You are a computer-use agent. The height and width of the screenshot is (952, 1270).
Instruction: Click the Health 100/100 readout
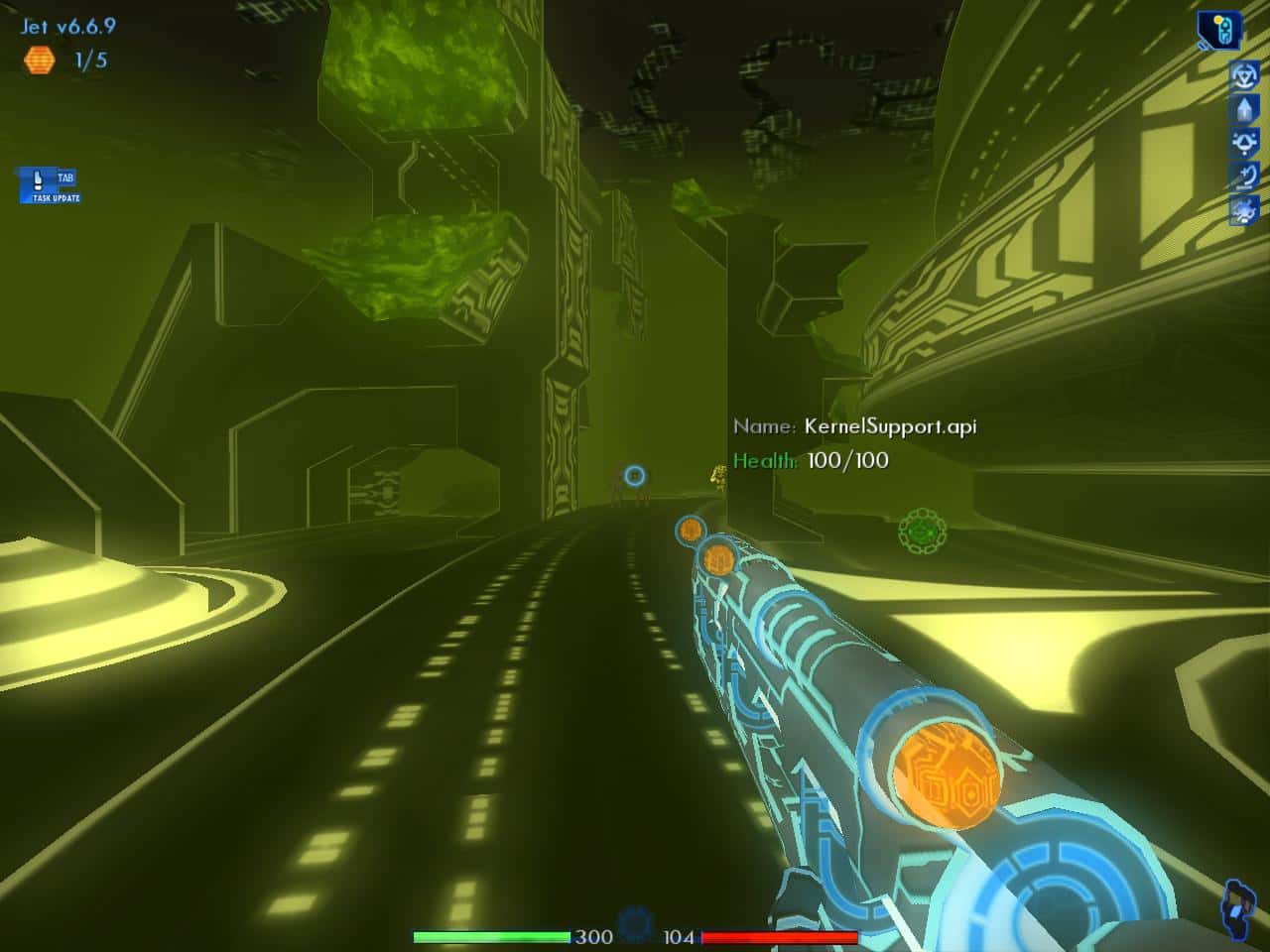(810, 459)
